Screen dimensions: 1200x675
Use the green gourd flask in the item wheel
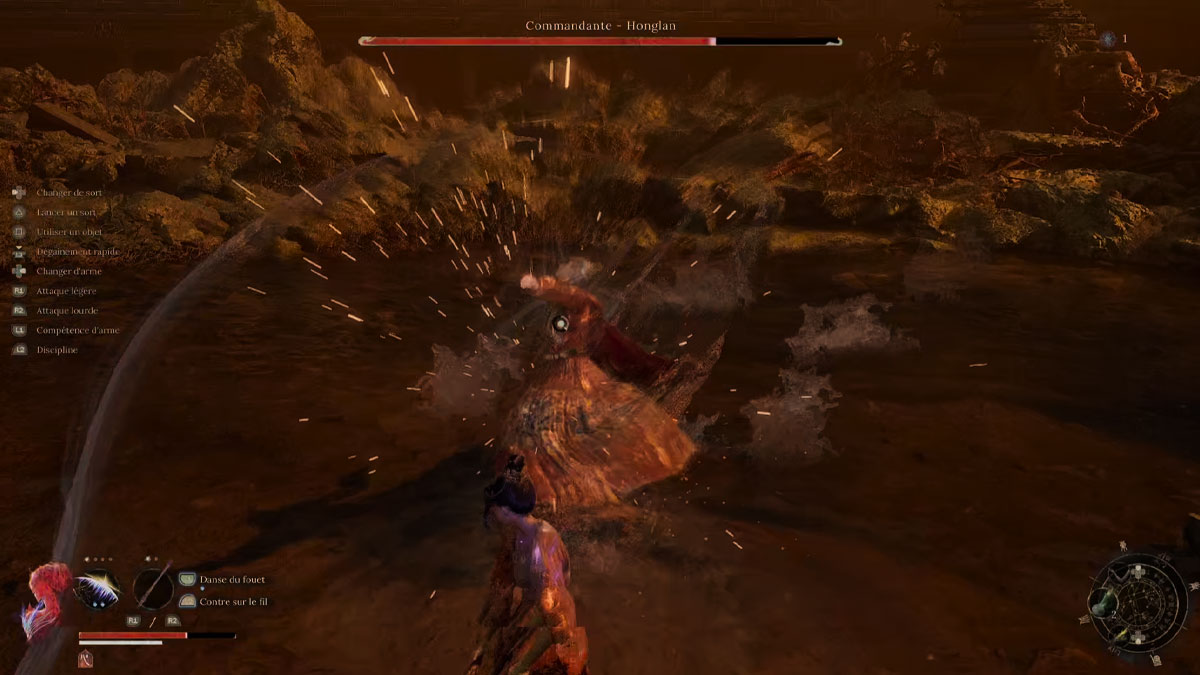pos(1102,603)
